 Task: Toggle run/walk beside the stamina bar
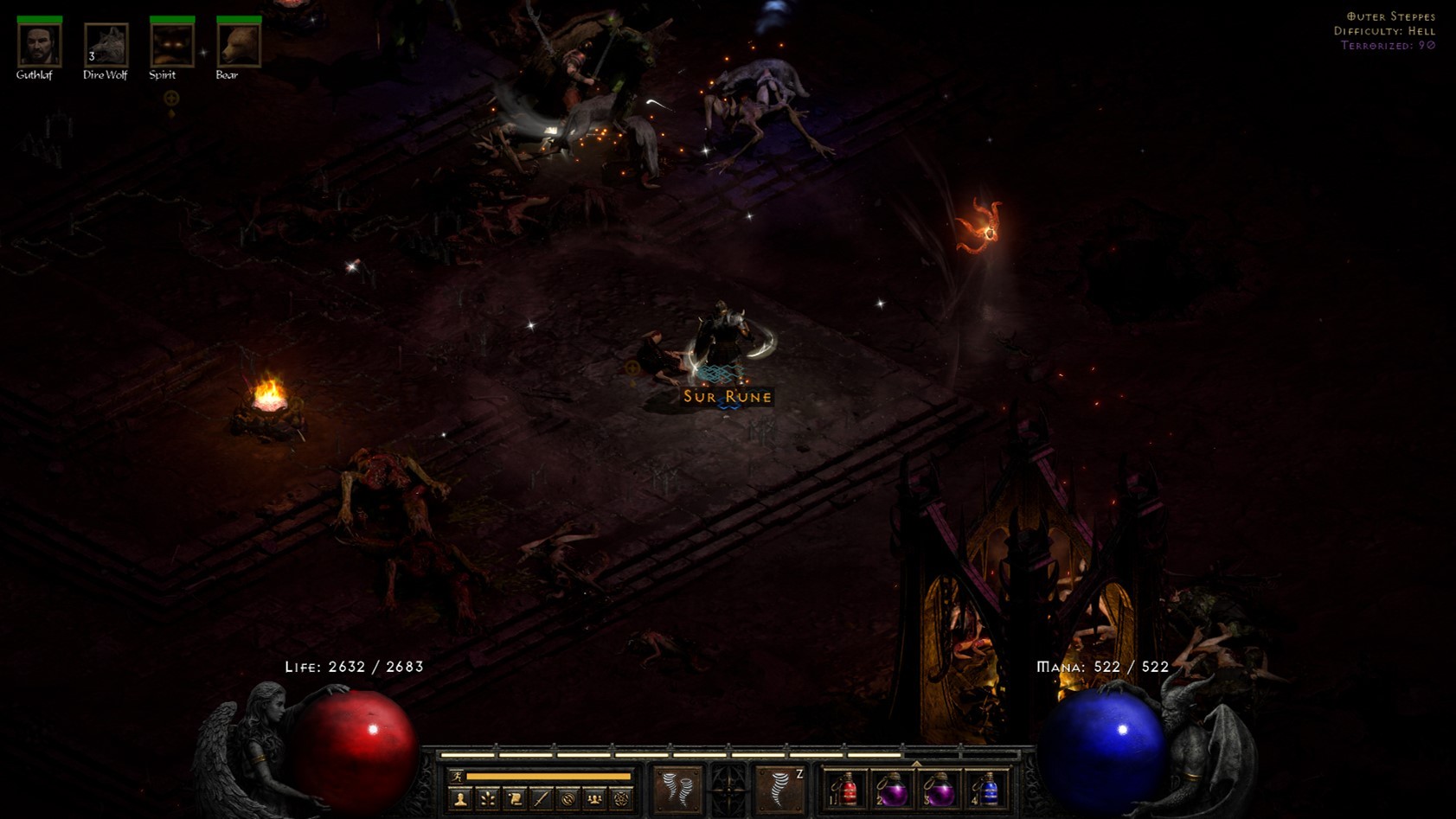coord(457,777)
